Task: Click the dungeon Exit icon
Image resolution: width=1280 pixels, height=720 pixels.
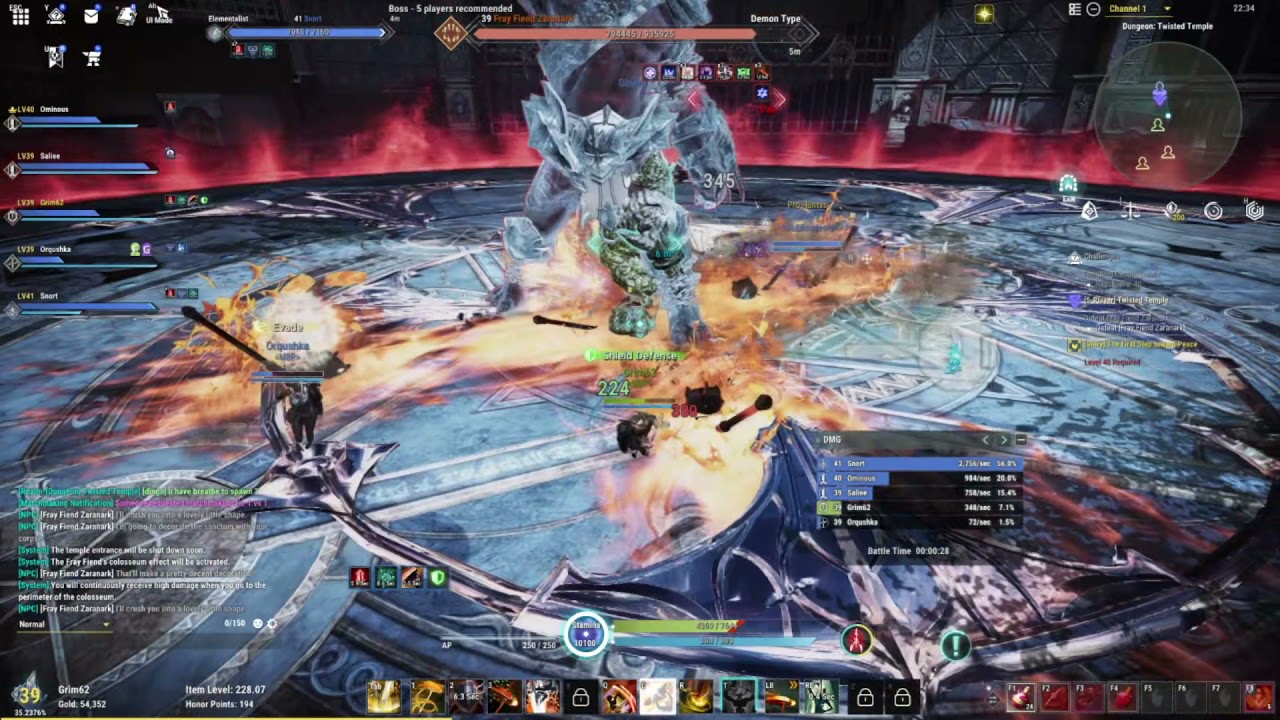Action: [1068, 186]
